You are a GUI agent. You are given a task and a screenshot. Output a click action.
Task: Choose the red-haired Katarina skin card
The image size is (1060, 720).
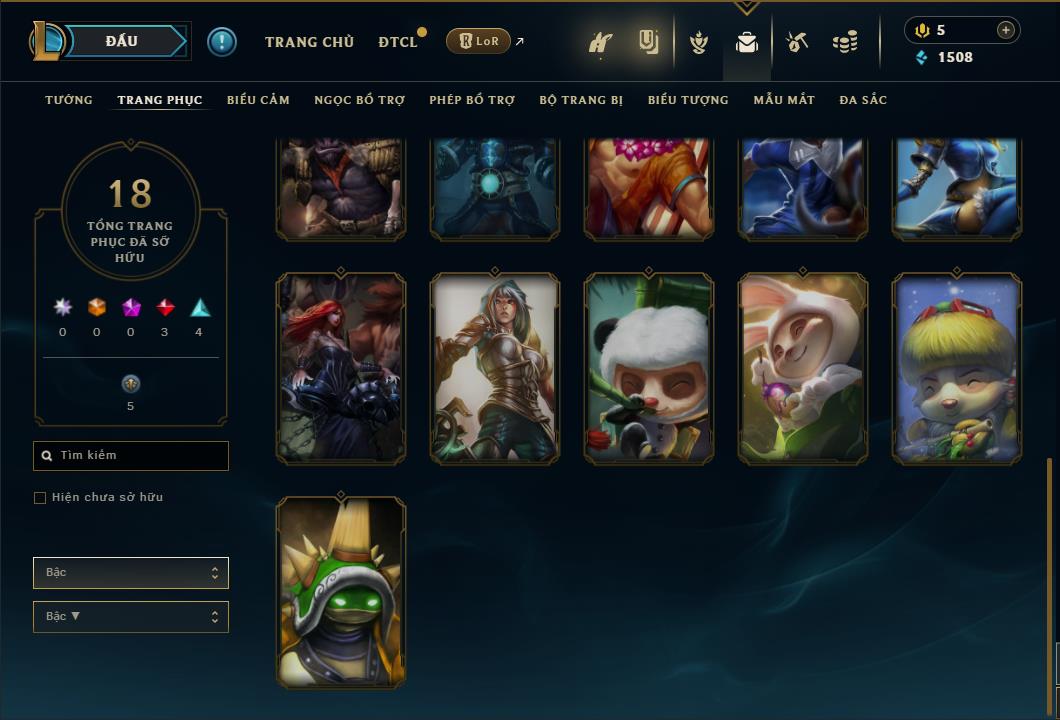point(341,368)
